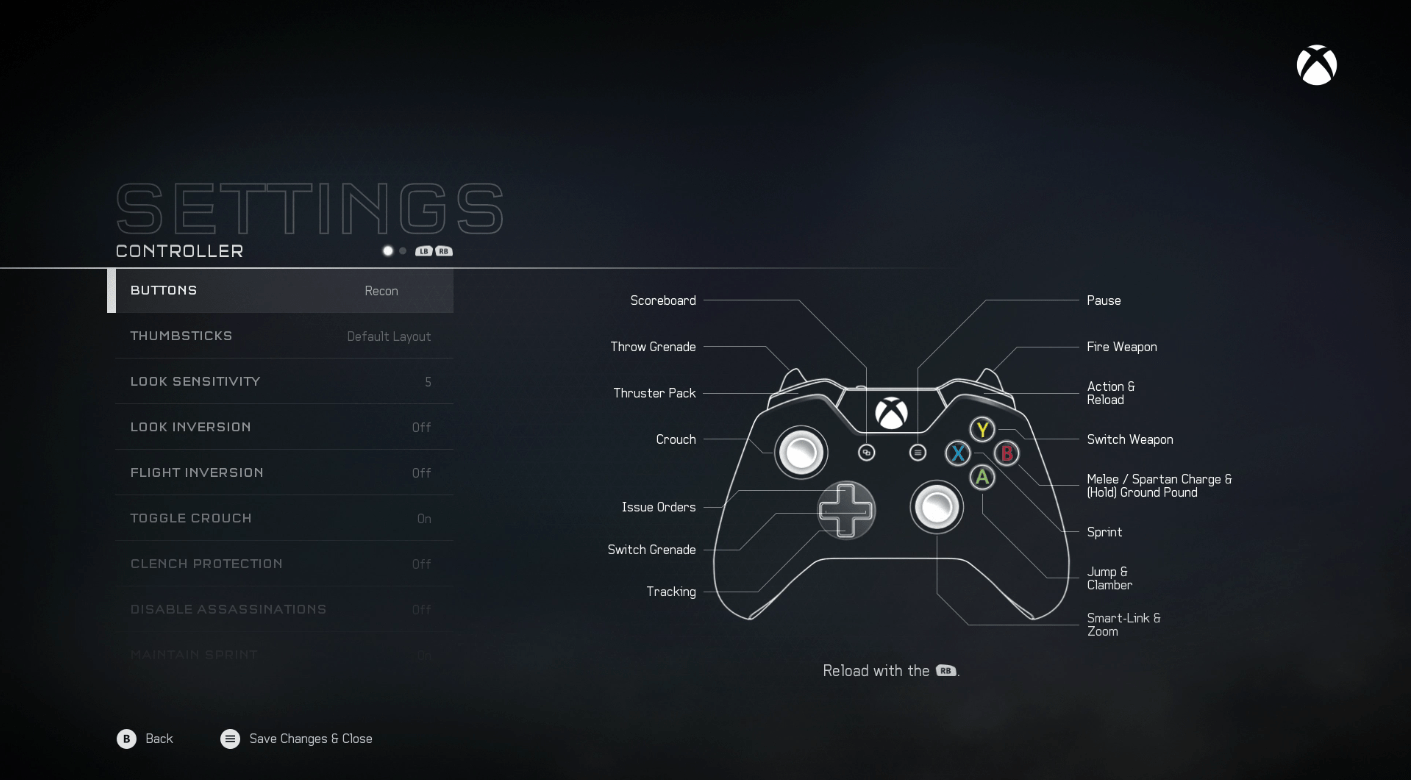Select the blue X button on the diagram
The image size is (1411, 780).
[958, 453]
